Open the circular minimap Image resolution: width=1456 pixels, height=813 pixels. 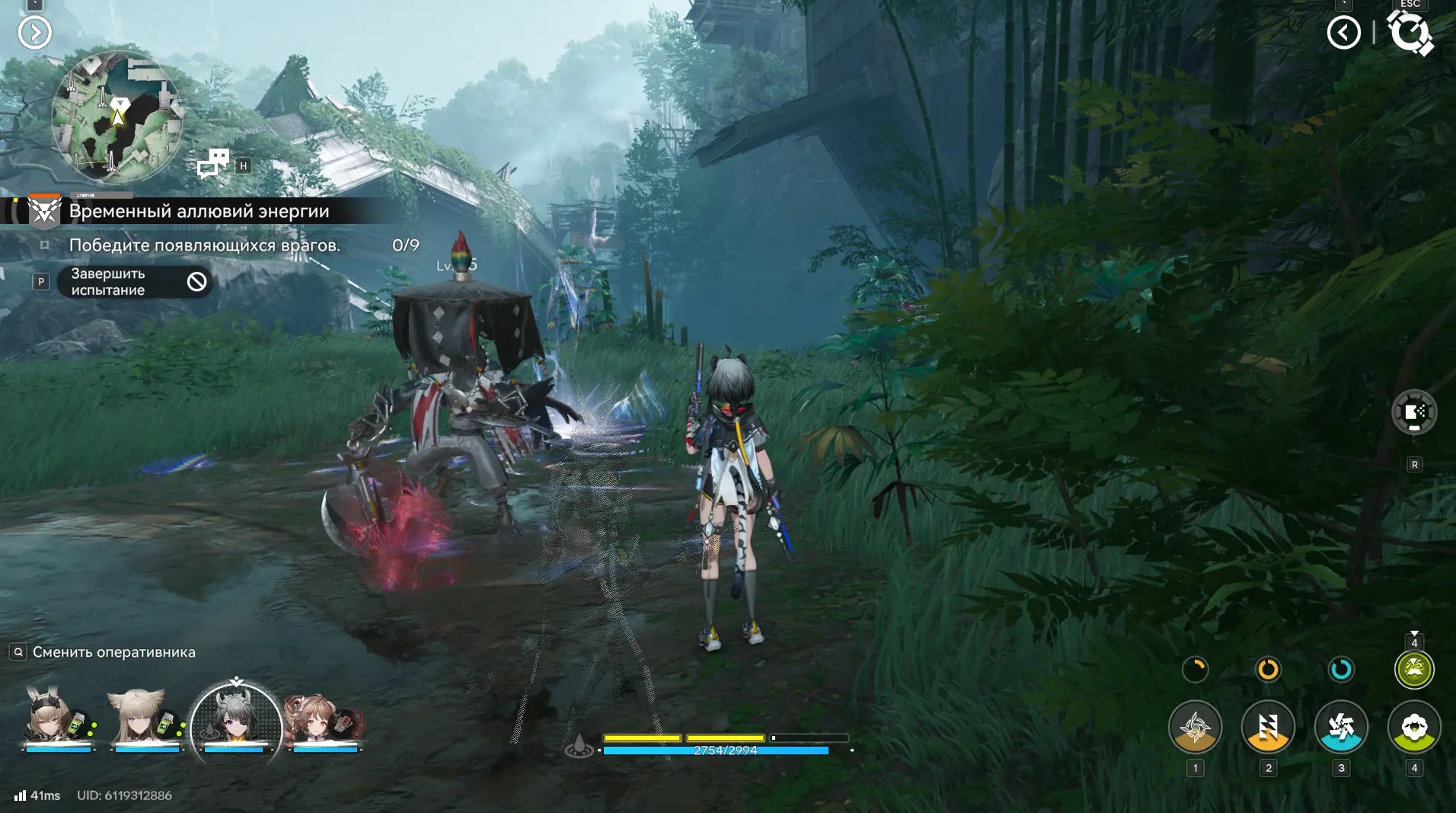(117, 117)
